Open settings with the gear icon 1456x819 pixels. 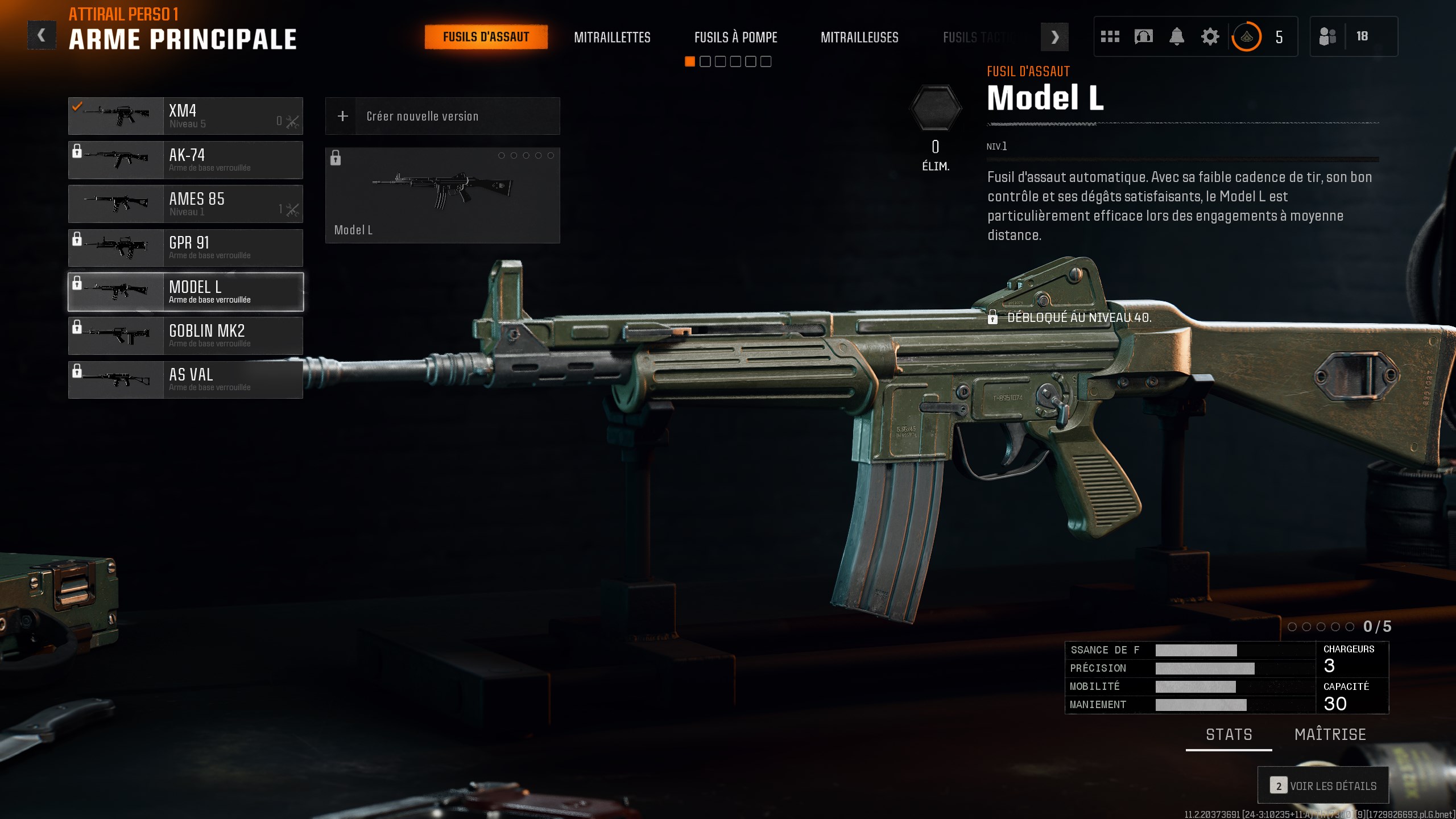[1210, 36]
